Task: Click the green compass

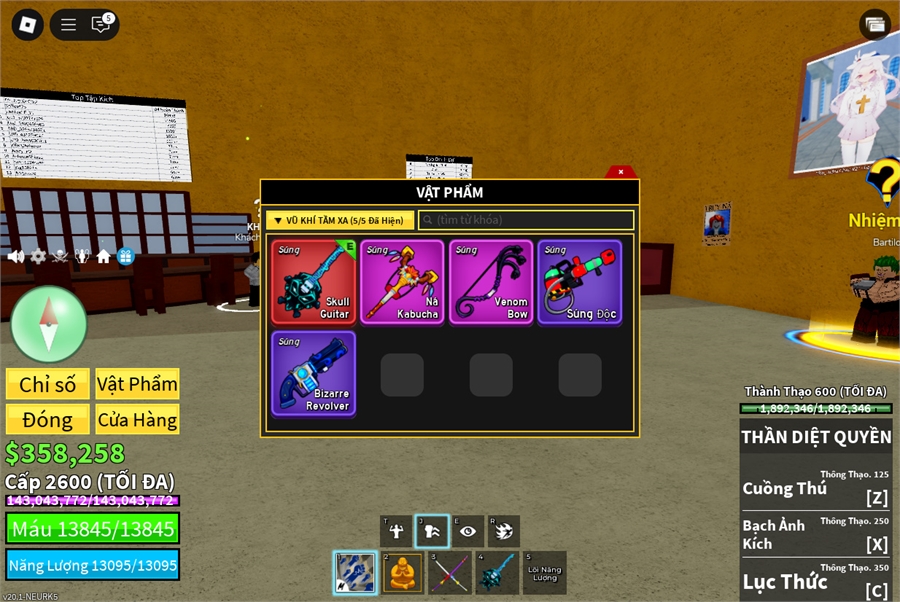Action: [x=49, y=324]
